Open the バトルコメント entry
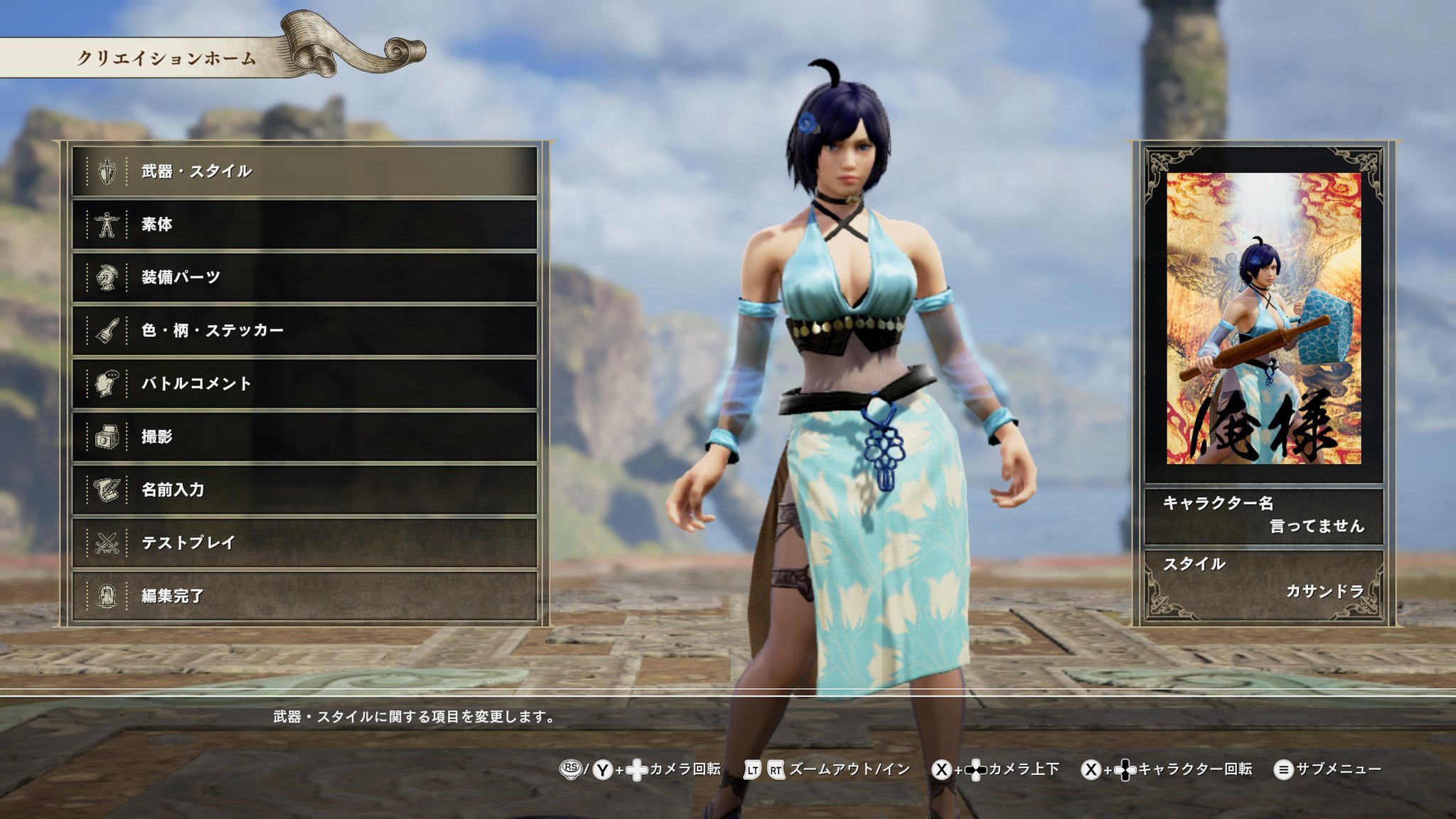Viewport: 1456px width, 819px height. (x=304, y=384)
